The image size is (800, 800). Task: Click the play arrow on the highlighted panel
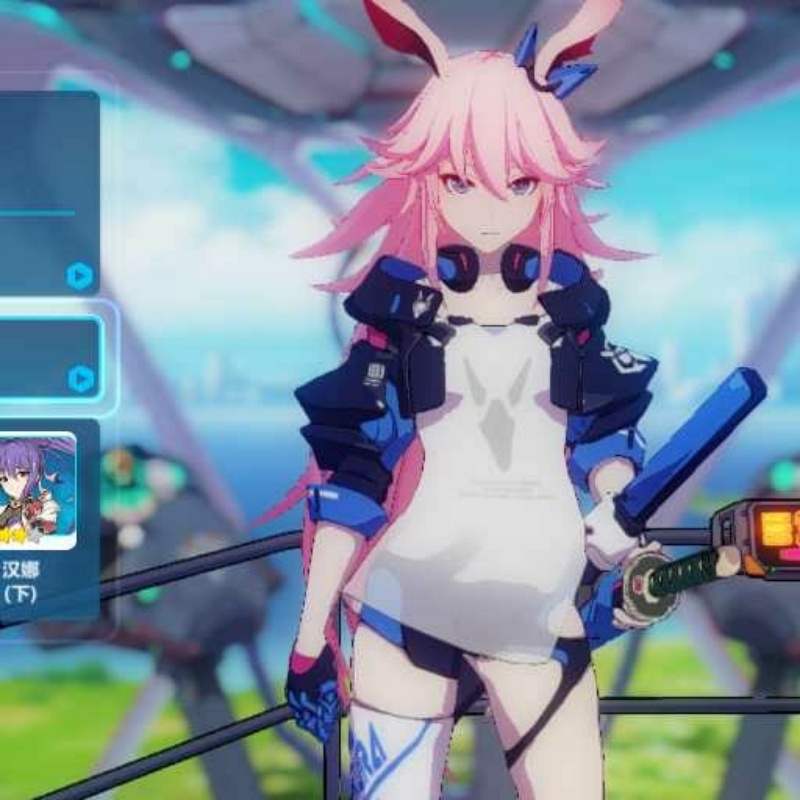[x=81, y=379]
